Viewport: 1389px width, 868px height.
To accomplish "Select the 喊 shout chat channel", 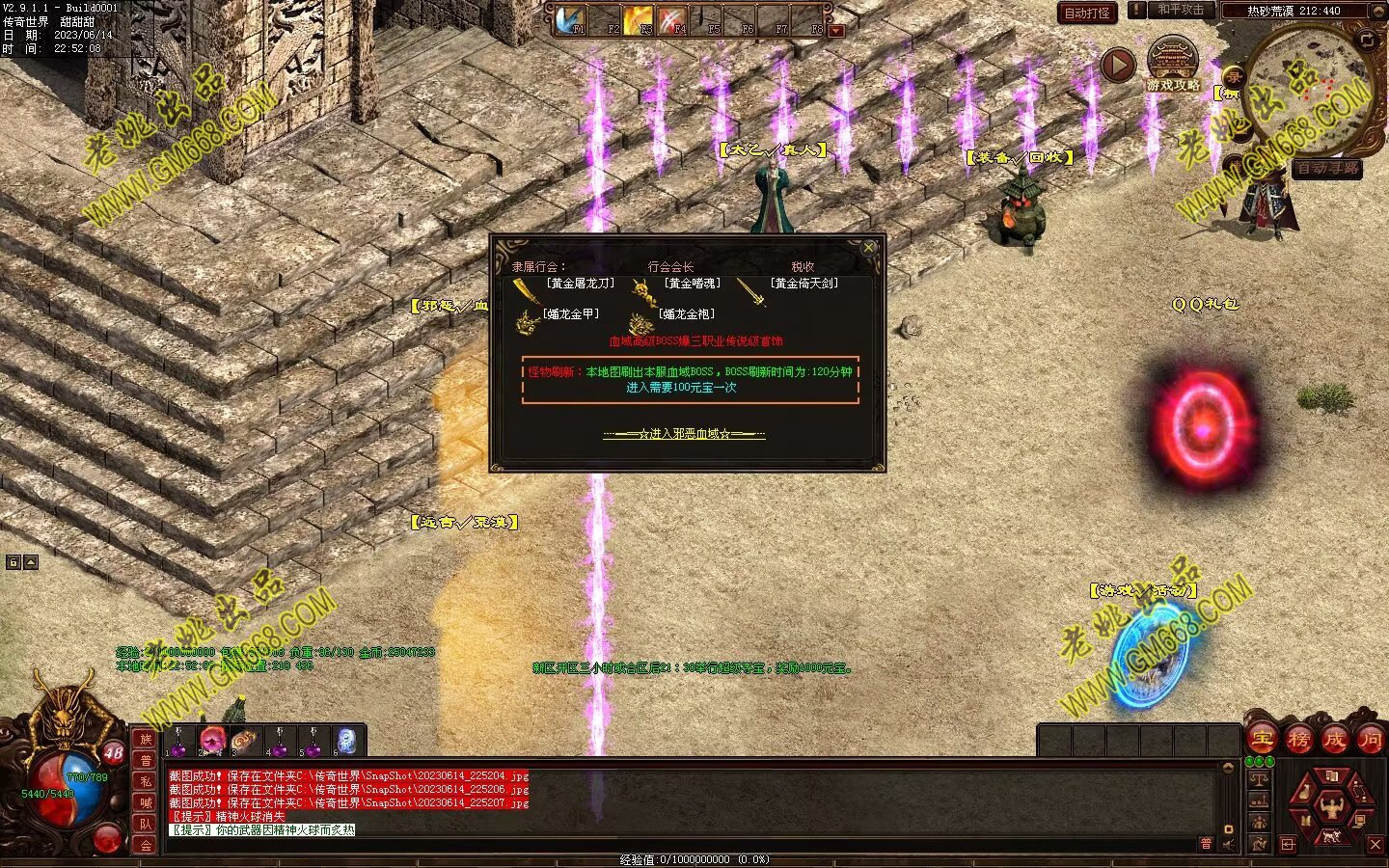I will tap(146, 802).
